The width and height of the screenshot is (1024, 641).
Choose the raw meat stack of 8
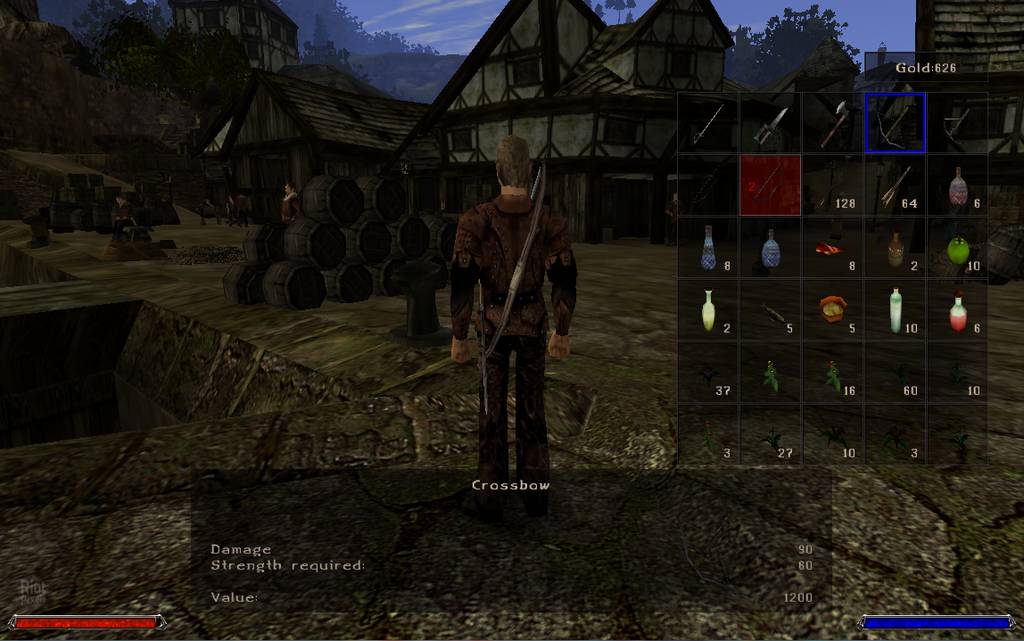pyautogui.click(x=833, y=248)
